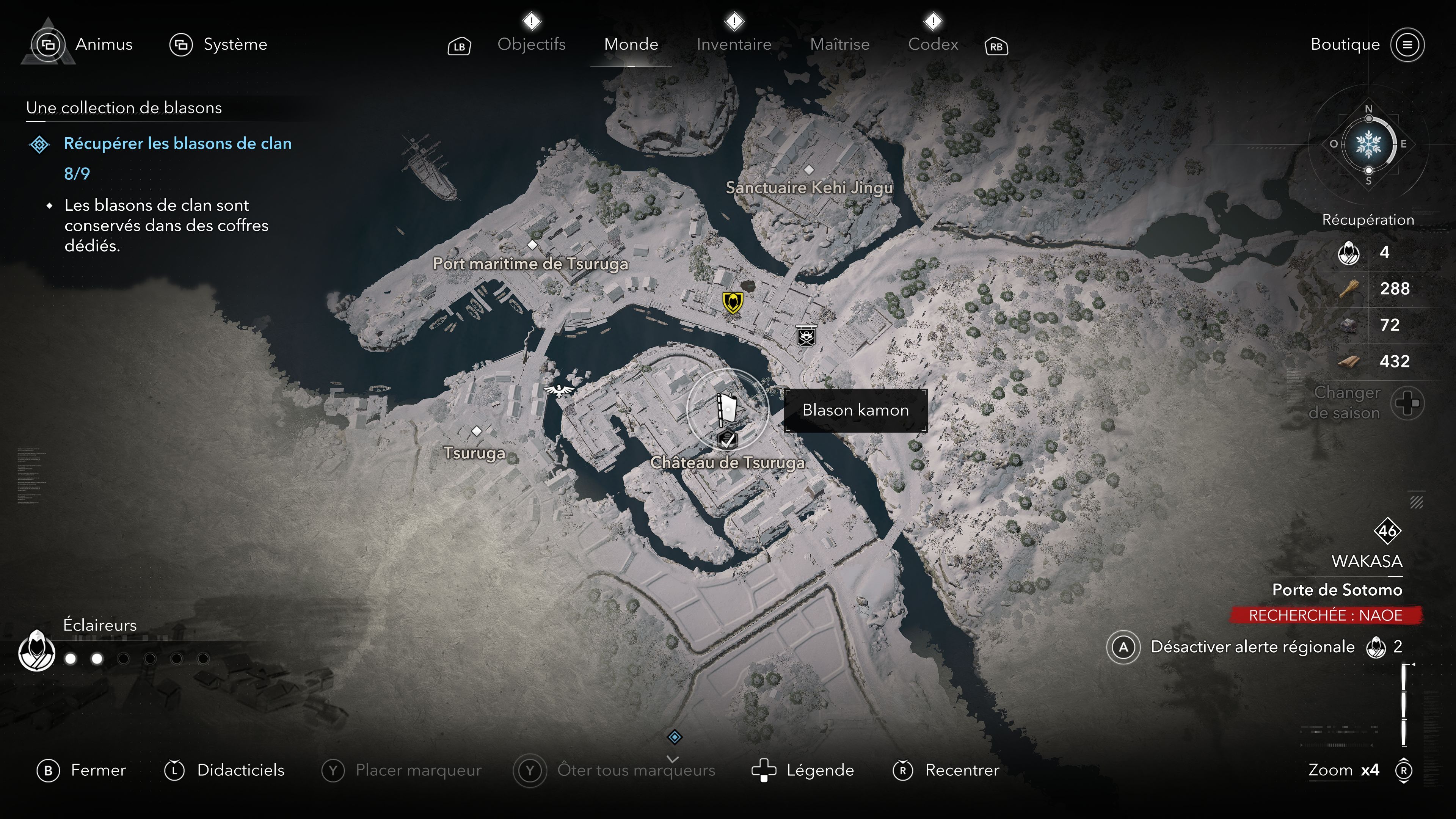Switch to the Objectifs tab
Viewport: 1456px width, 819px height.
[x=531, y=44]
